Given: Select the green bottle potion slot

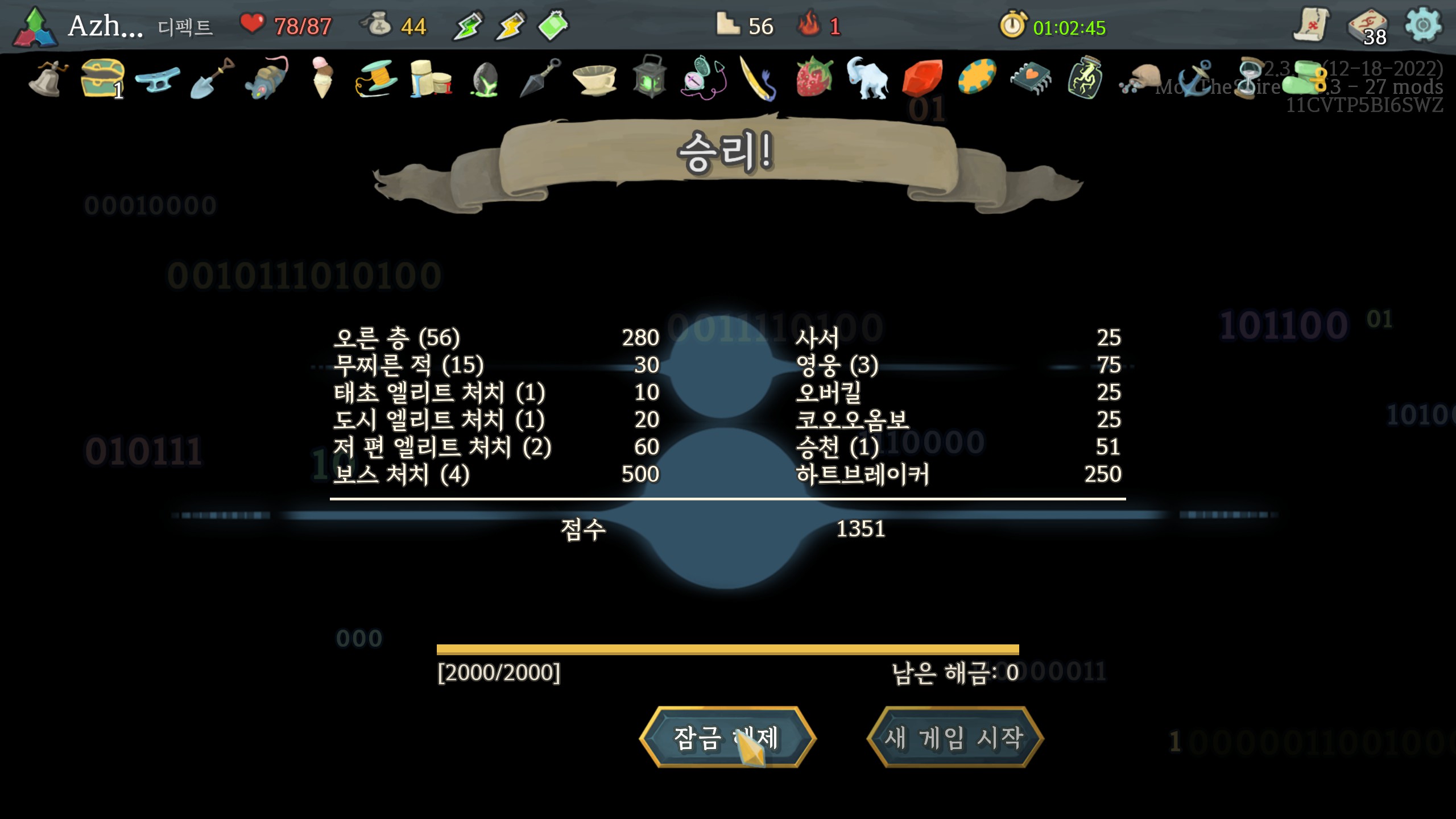Looking at the screenshot, I should pyautogui.click(x=553, y=25).
